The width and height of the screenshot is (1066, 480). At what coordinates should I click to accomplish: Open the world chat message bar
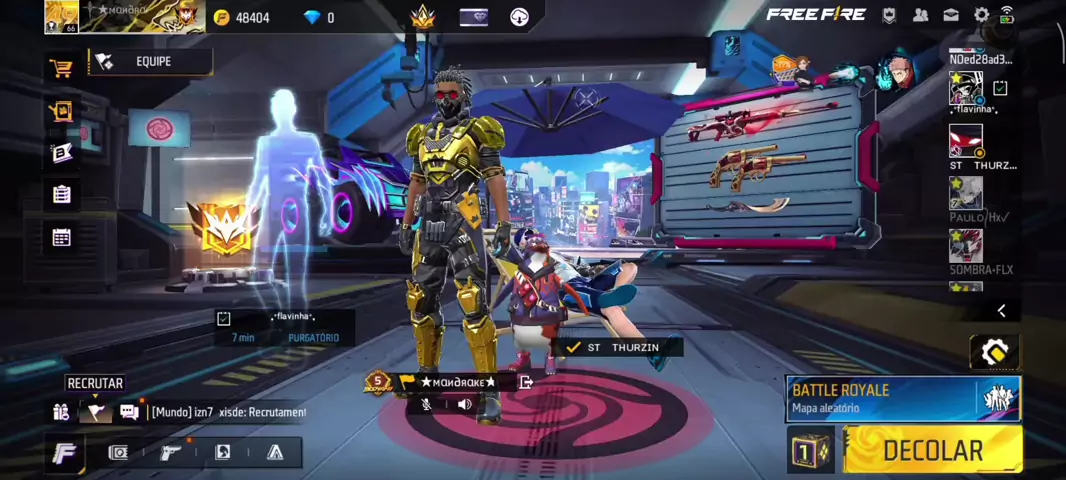228,412
